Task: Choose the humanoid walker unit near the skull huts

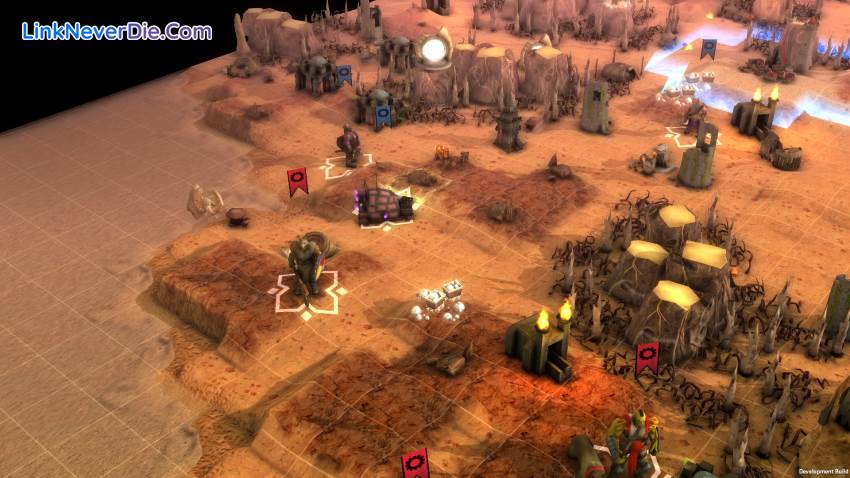Action: pyautogui.click(x=348, y=146)
